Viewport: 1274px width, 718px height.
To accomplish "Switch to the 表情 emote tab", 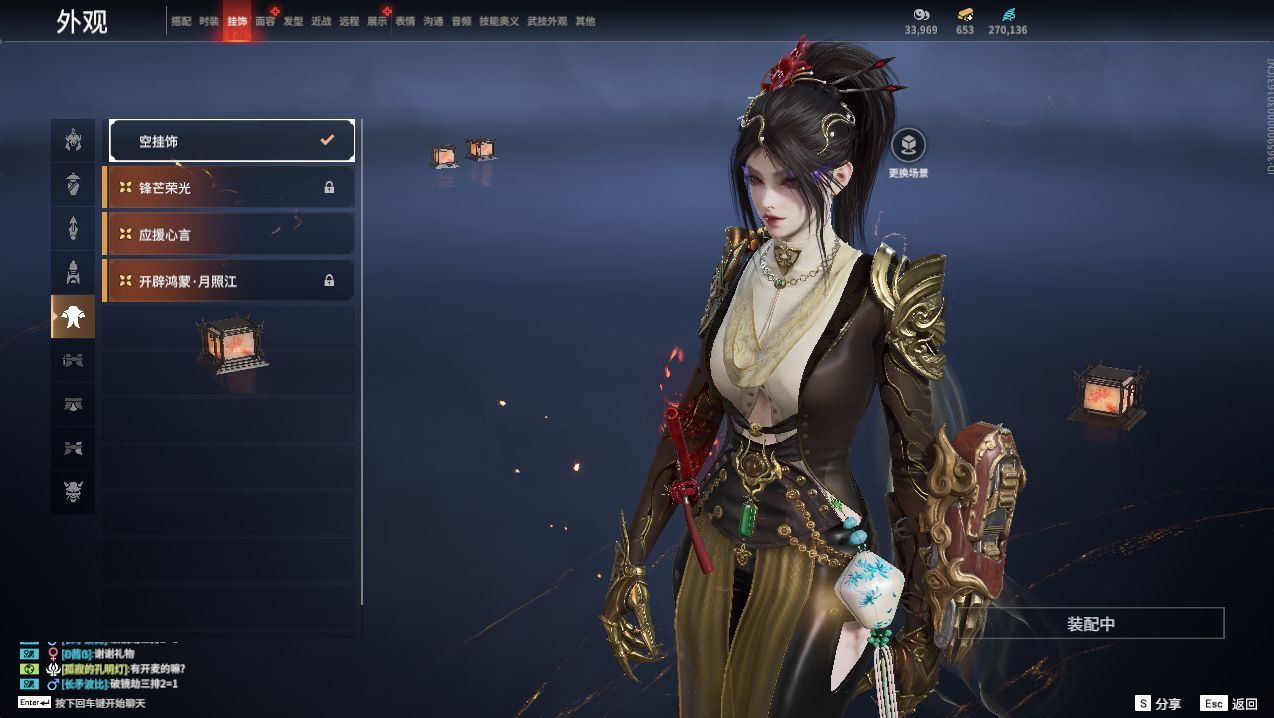I will [x=405, y=21].
